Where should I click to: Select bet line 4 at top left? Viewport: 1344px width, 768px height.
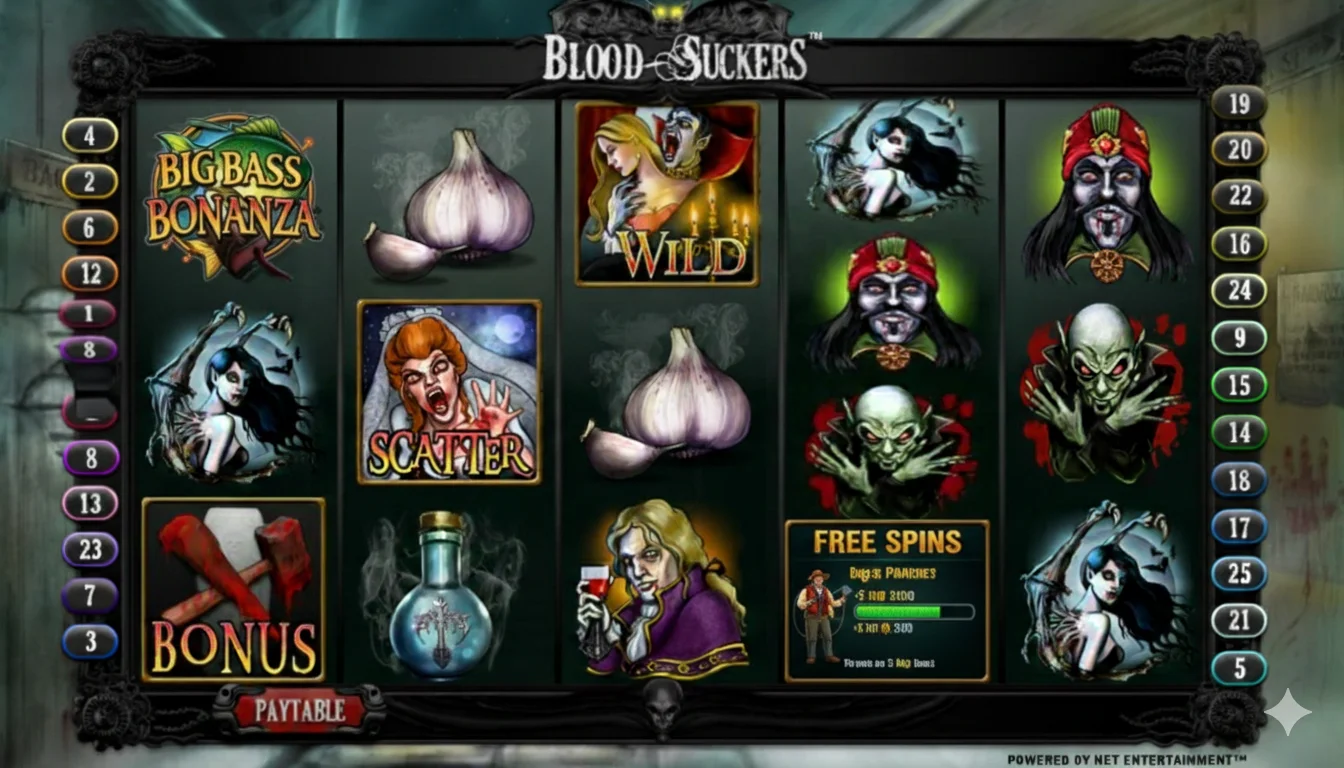91,134
